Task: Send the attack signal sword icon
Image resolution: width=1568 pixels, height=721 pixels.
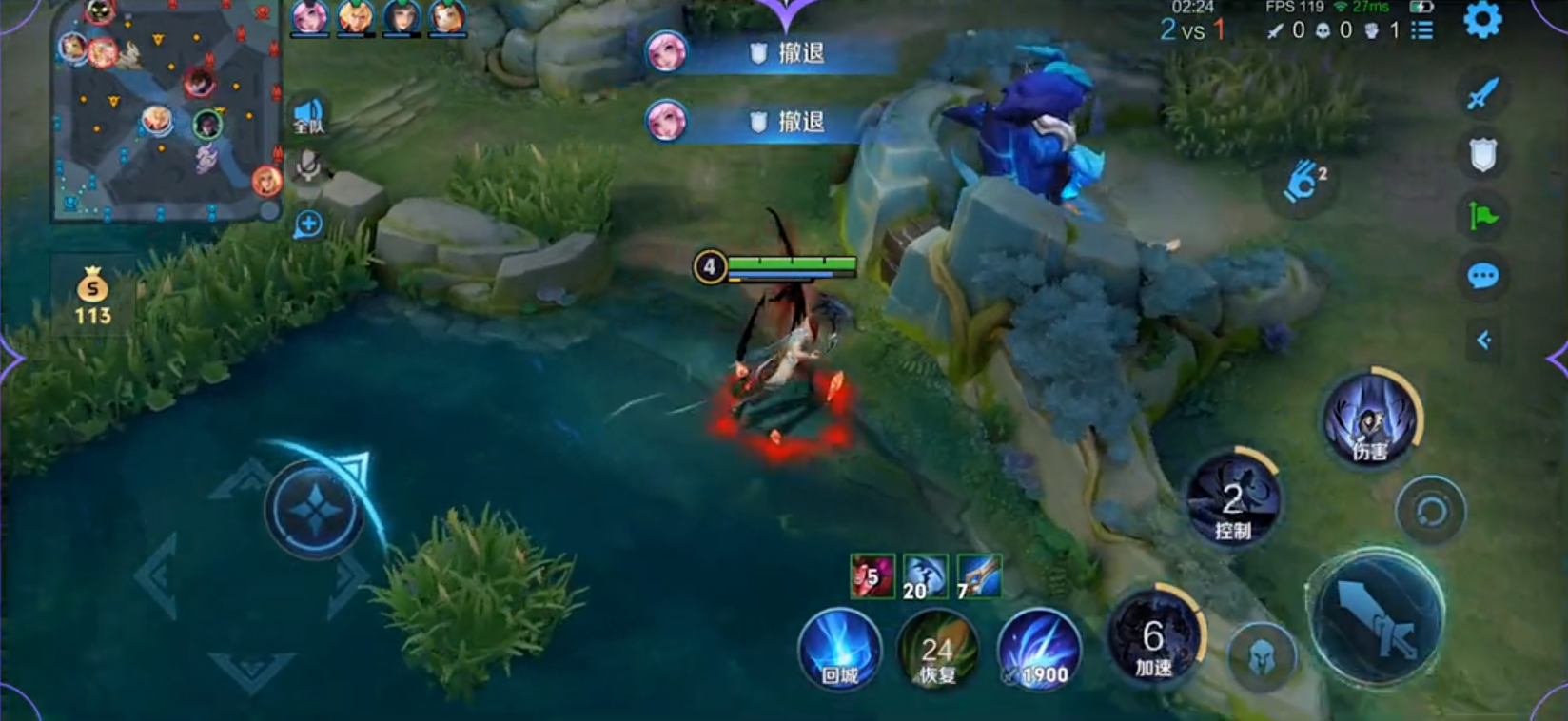Action: click(x=1482, y=93)
